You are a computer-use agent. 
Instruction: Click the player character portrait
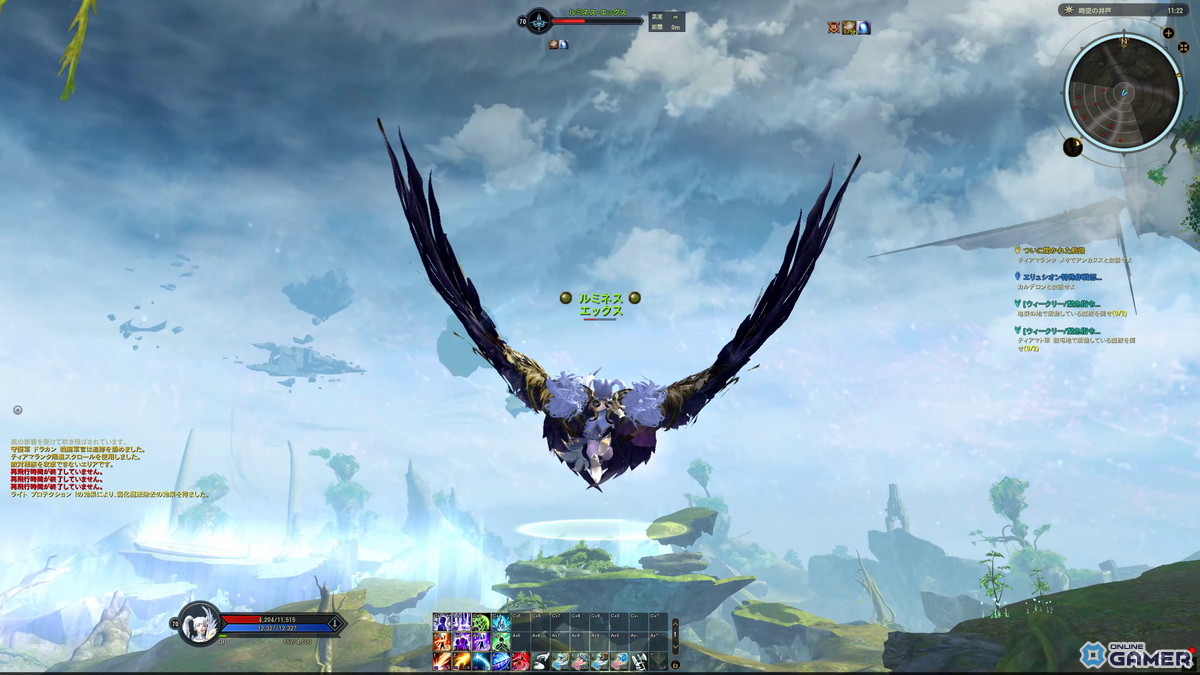pyautogui.click(x=201, y=624)
